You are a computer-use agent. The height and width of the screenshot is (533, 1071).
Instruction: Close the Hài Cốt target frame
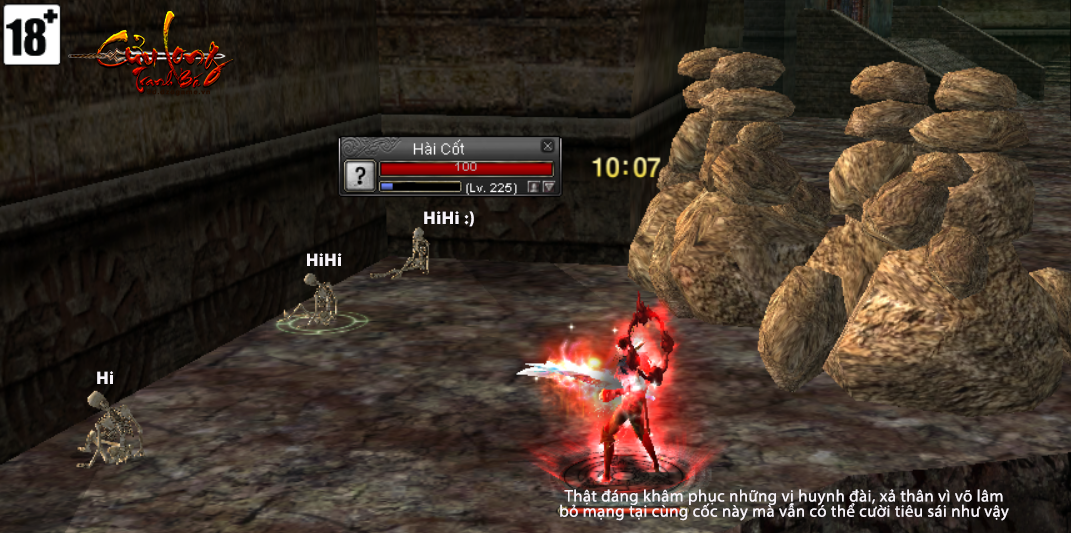coord(547,146)
